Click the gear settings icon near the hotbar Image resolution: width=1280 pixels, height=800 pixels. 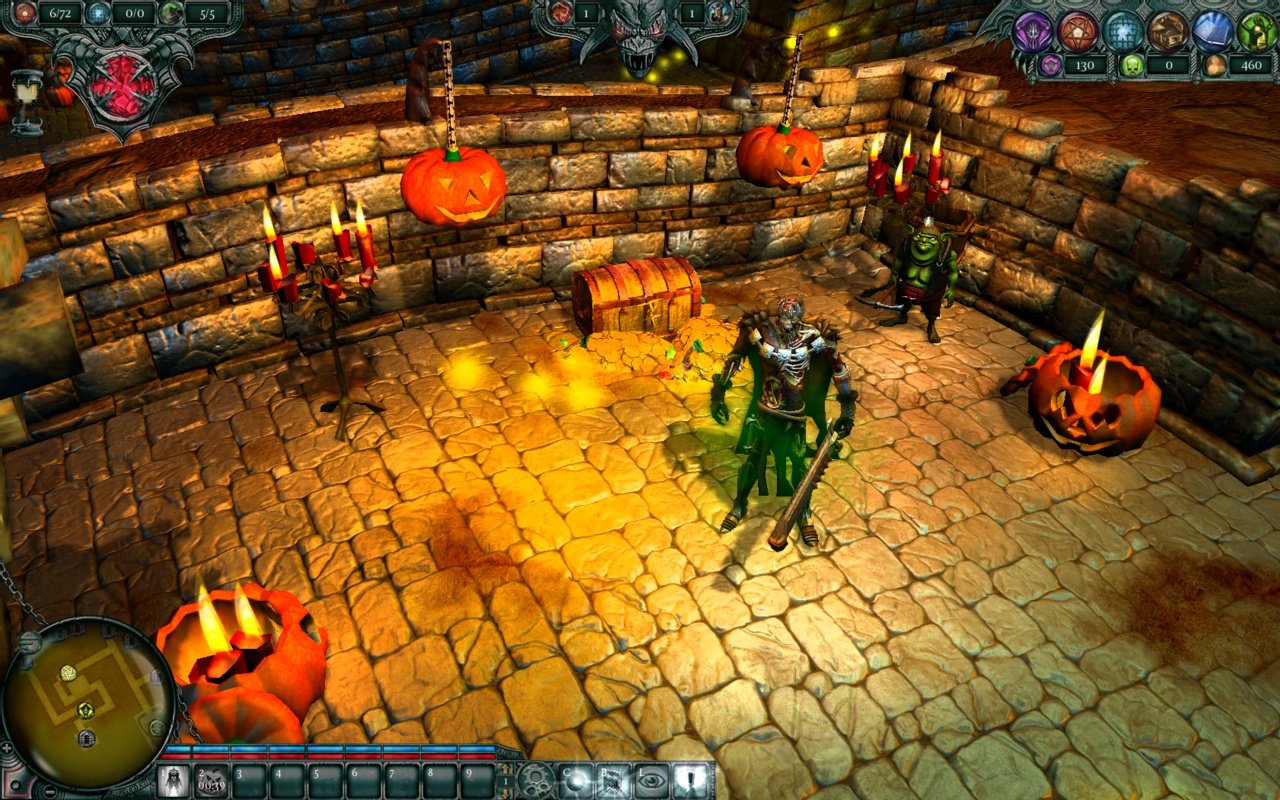[x=535, y=779]
